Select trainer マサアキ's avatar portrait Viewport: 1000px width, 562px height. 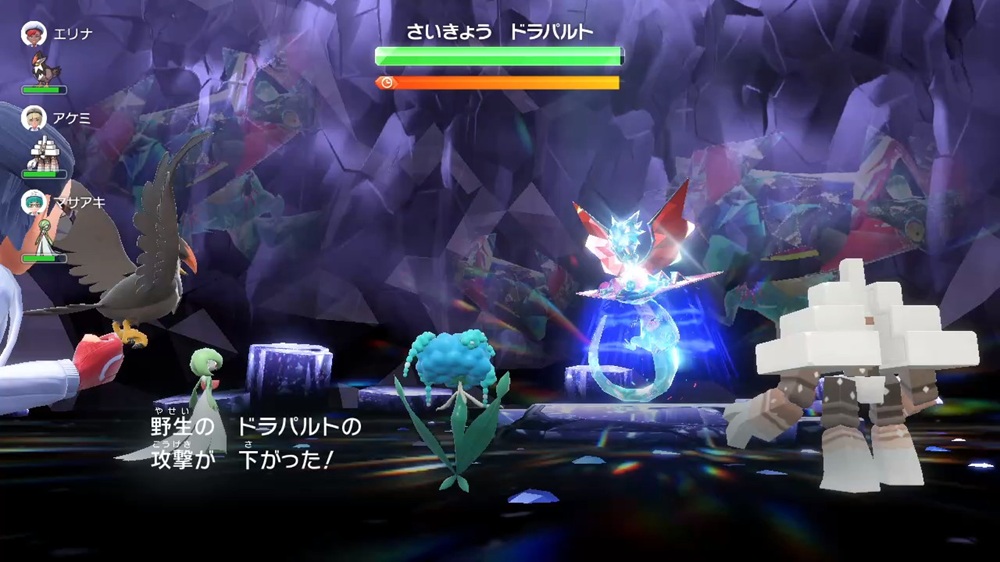point(33,203)
